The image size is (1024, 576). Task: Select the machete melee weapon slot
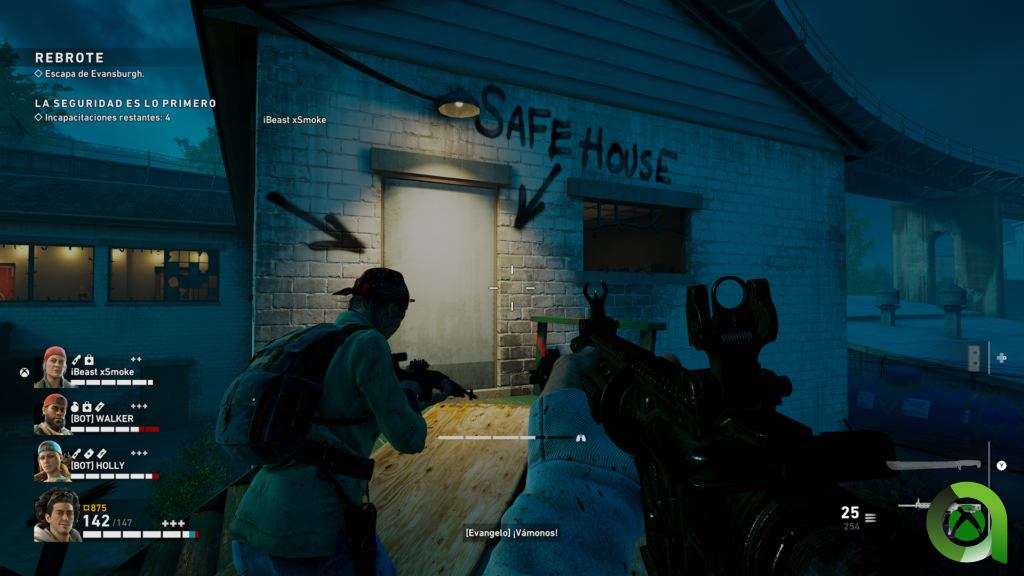(x=937, y=466)
